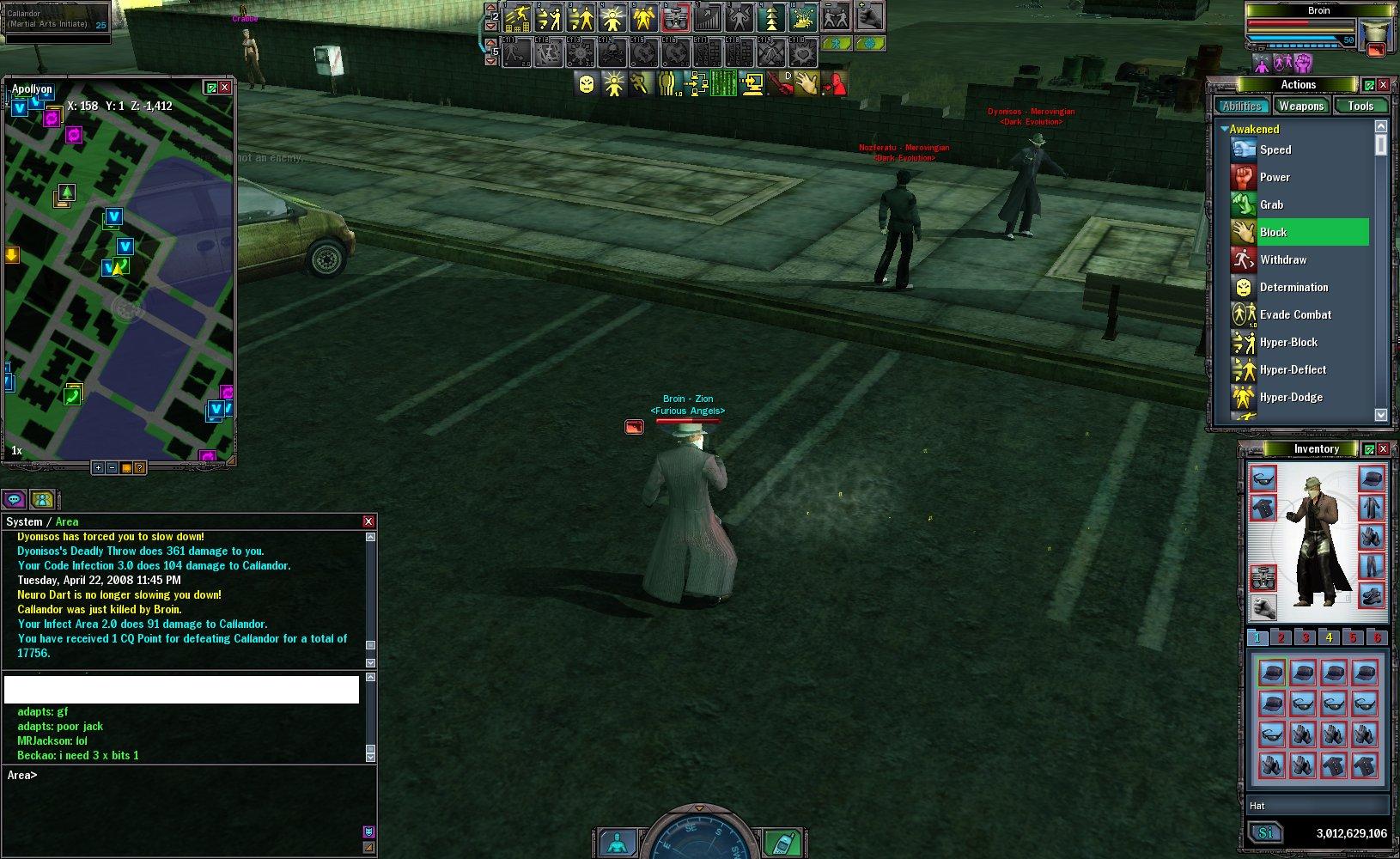Click the equipped sunglasses slot
The image size is (1400, 859).
[x=1263, y=478]
